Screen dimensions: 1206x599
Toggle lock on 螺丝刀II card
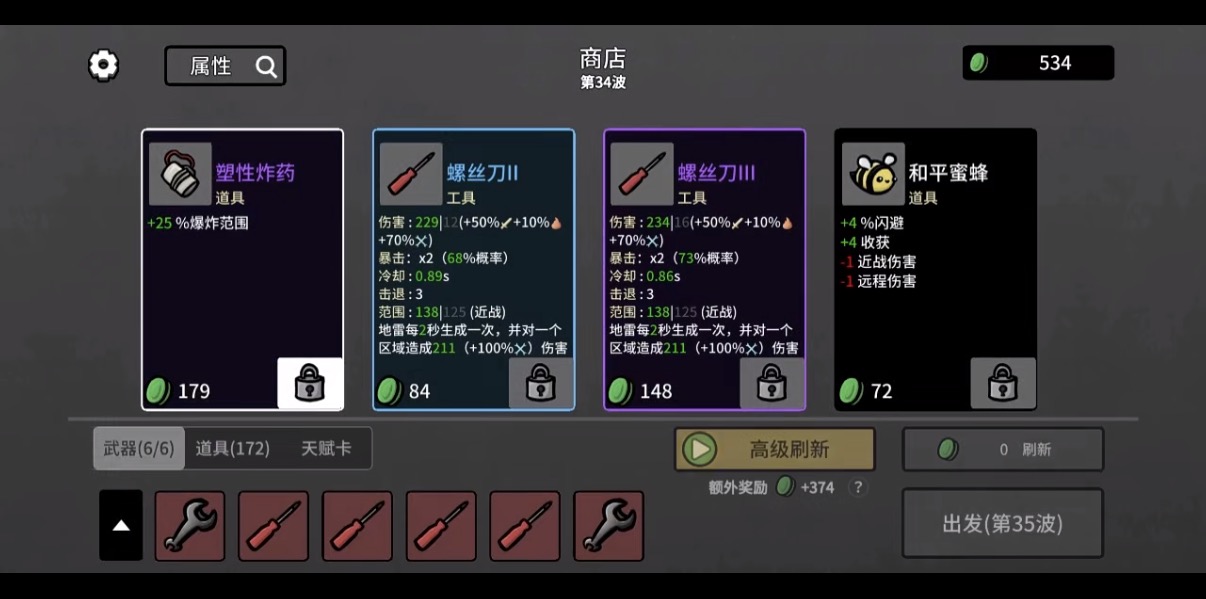click(x=541, y=383)
